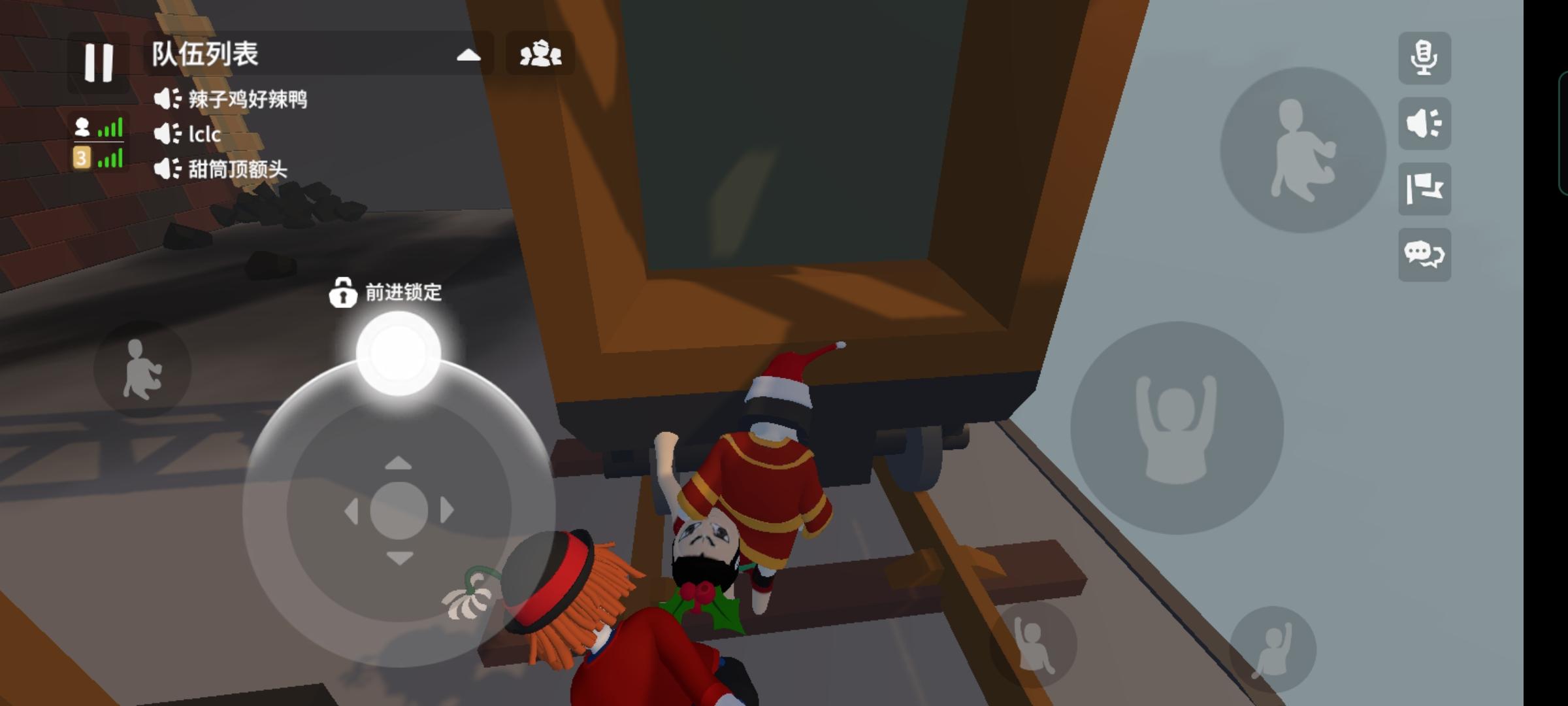Pause the game
The height and width of the screenshot is (706, 1568).
[97, 63]
